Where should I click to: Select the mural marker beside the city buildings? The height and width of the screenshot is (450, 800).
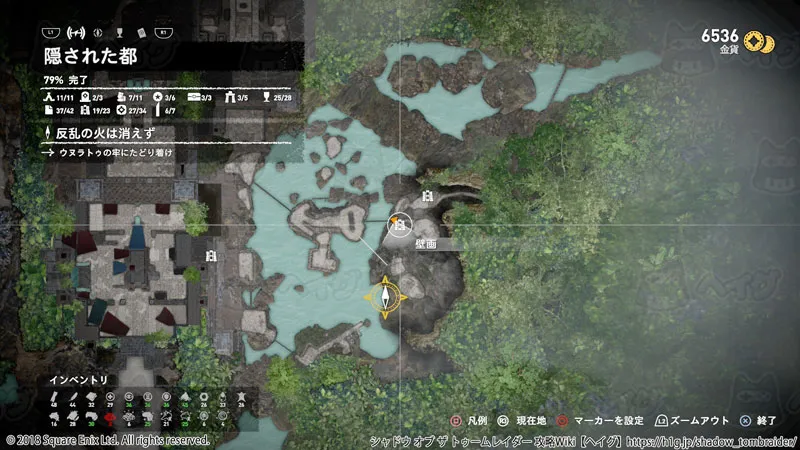point(210,257)
